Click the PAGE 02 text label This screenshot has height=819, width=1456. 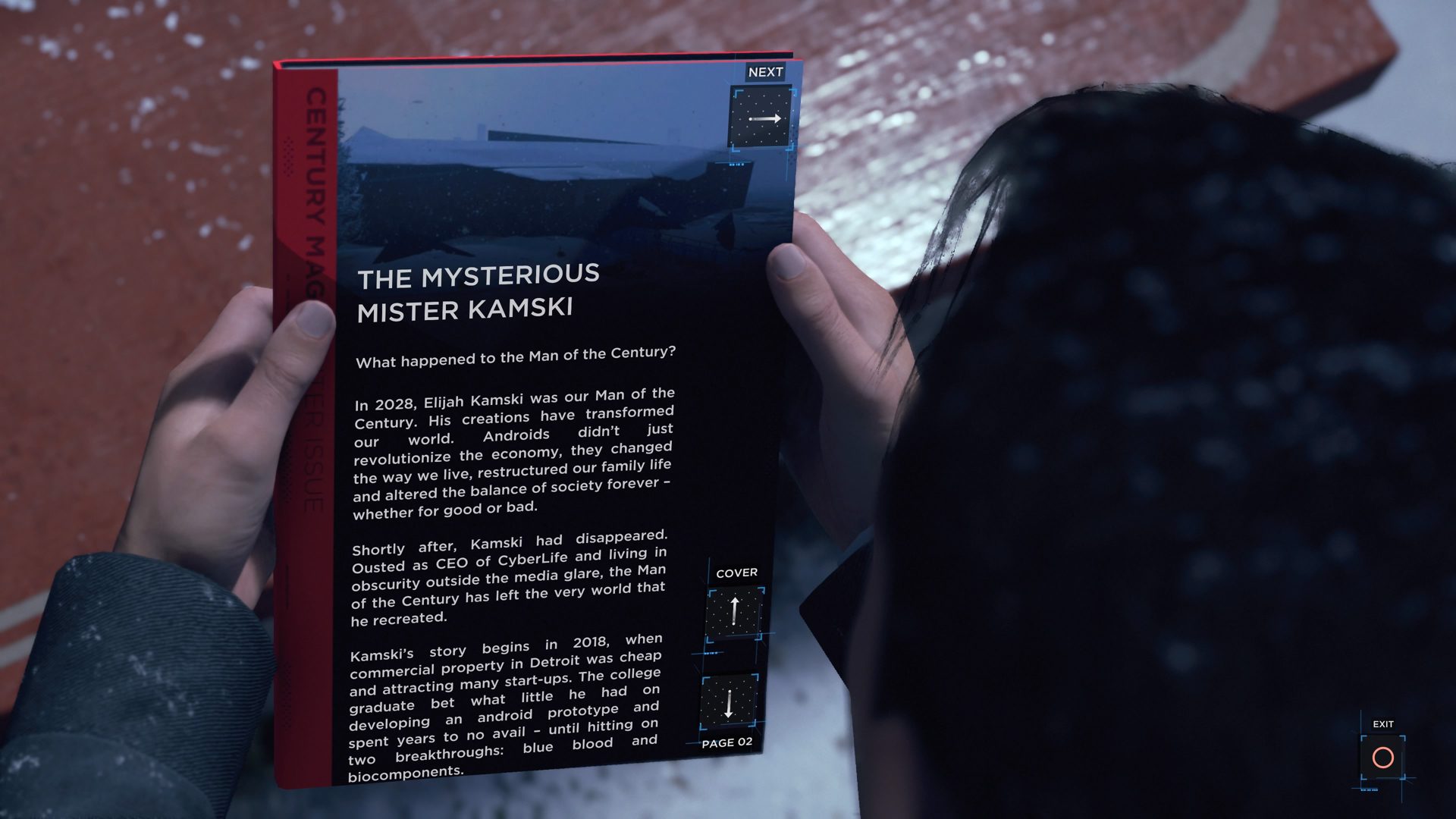point(728,743)
